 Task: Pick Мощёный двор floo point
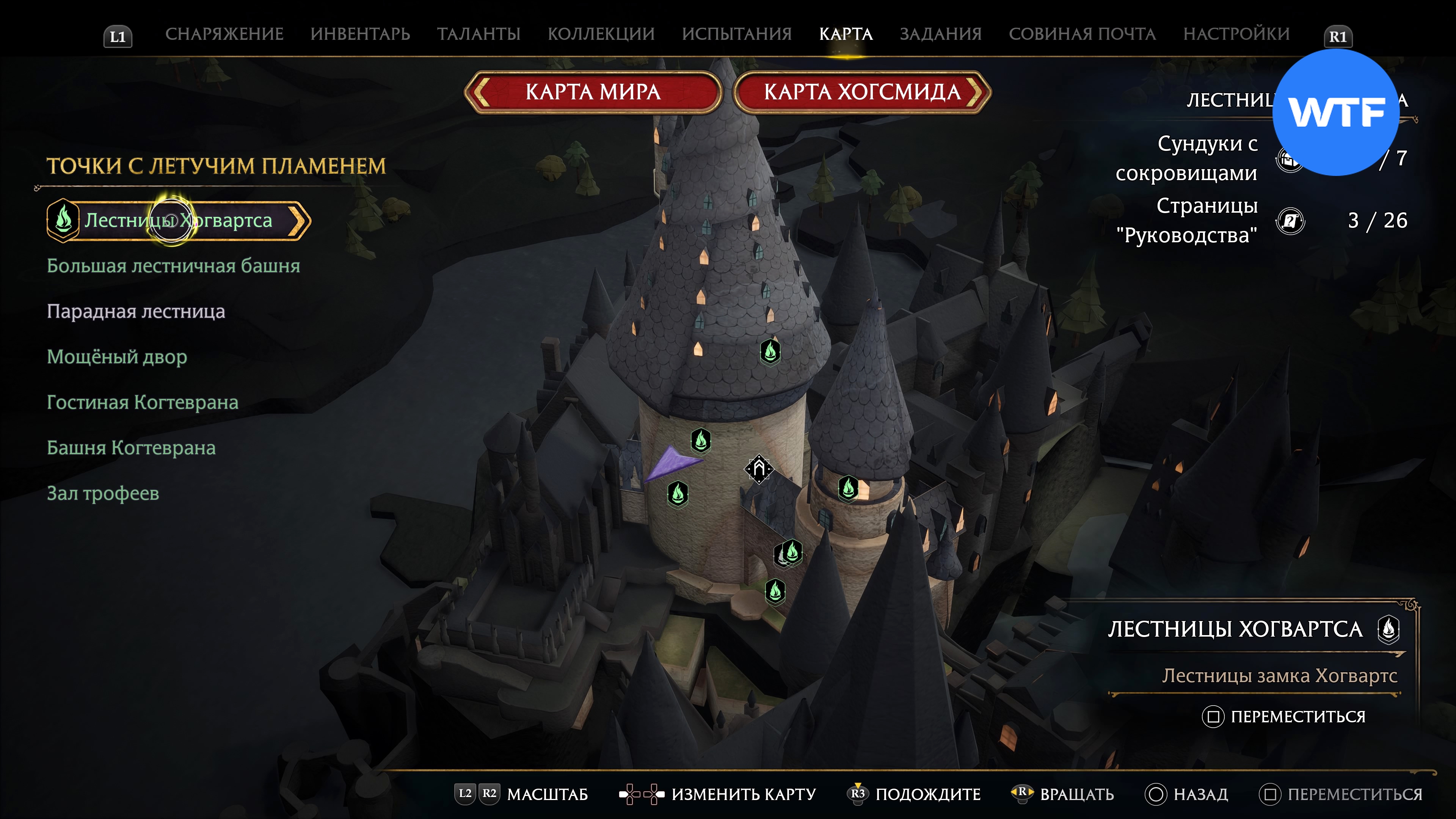point(116,357)
